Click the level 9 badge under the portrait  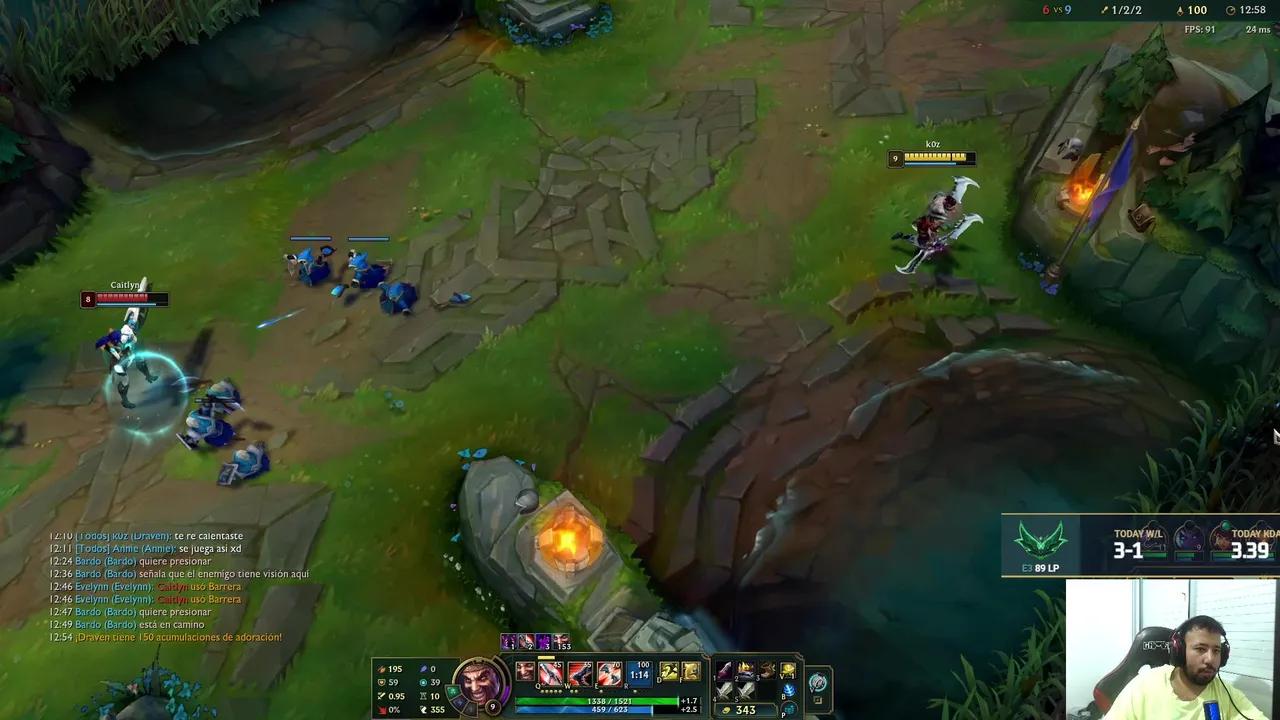492,707
